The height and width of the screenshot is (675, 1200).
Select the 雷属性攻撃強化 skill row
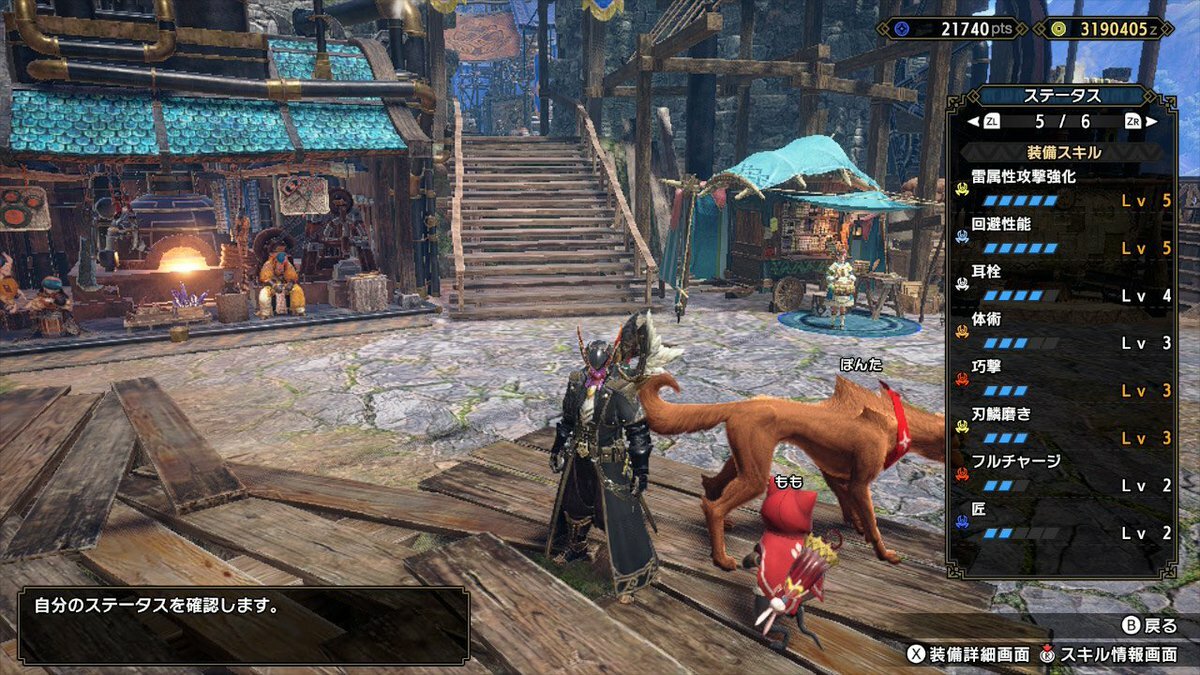pos(1063,188)
